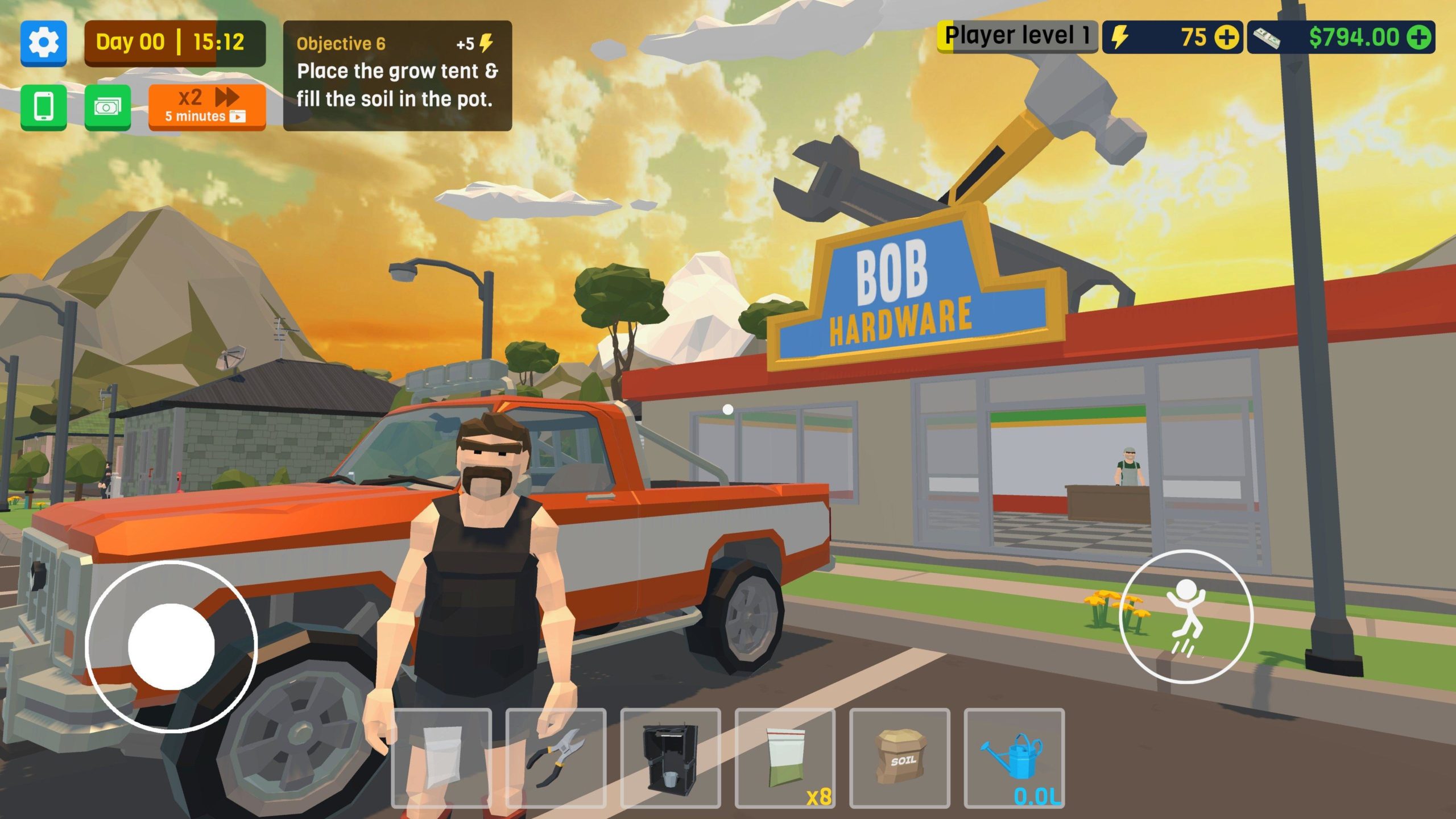Select the empty plastic baggie hotbar slot
Viewport: 1456px width, 819px height.
(x=441, y=758)
